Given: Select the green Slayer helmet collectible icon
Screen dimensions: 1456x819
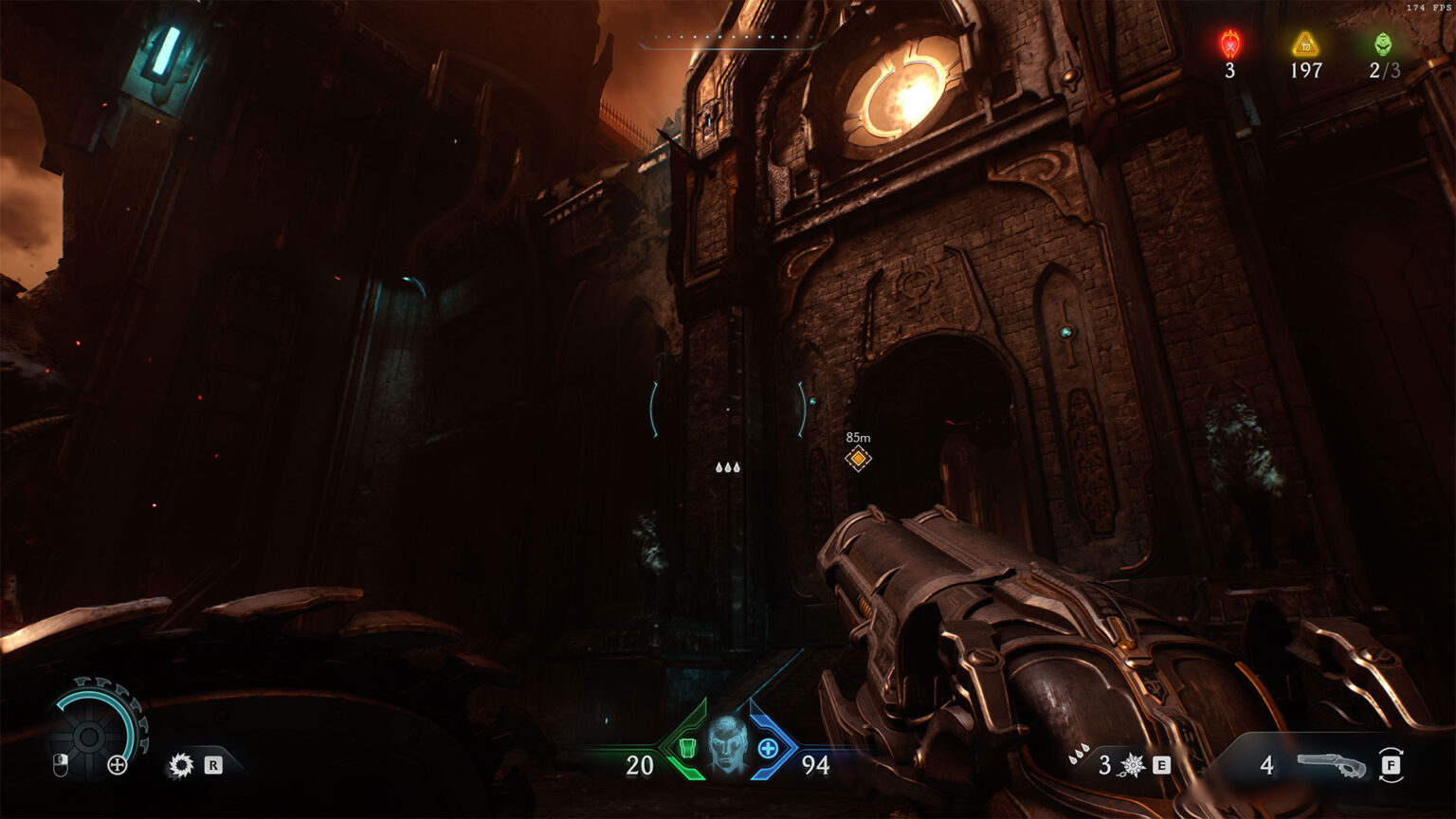Looking at the screenshot, I should click(x=1382, y=42).
